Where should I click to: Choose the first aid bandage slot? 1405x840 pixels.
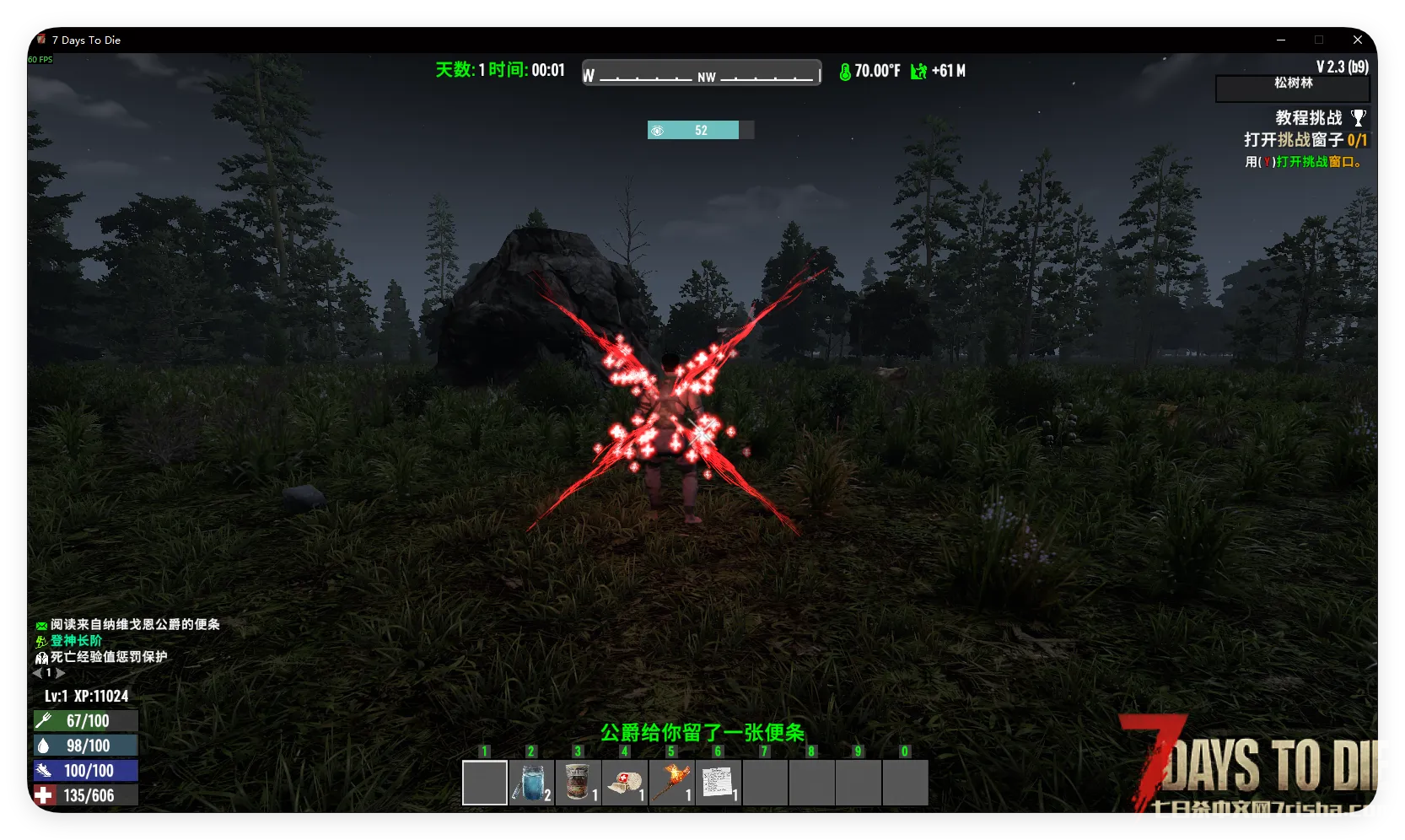625,783
